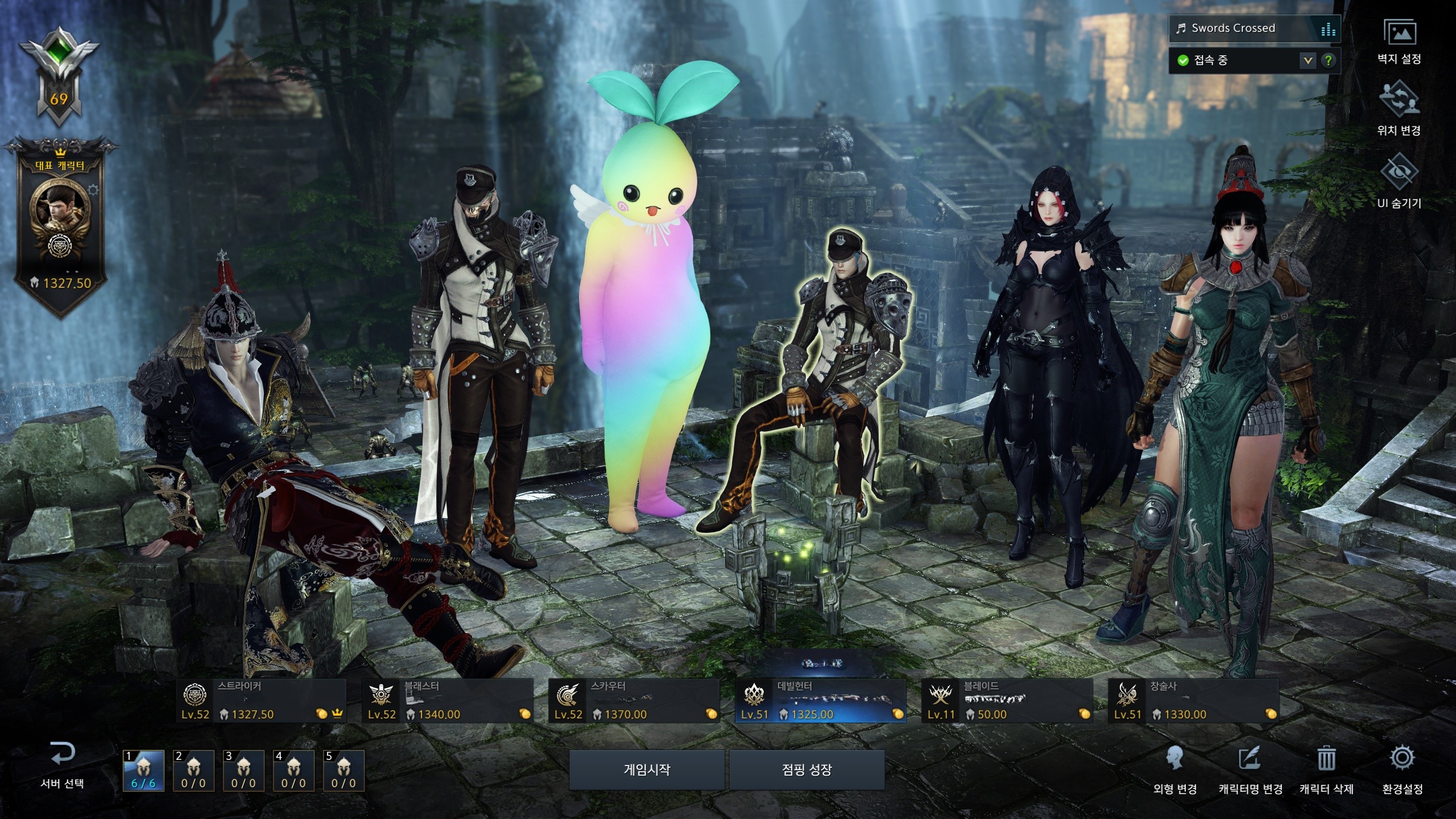Hide the interface with UI 숨기기
Viewport: 1456px width, 819px height.
point(1399,184)
